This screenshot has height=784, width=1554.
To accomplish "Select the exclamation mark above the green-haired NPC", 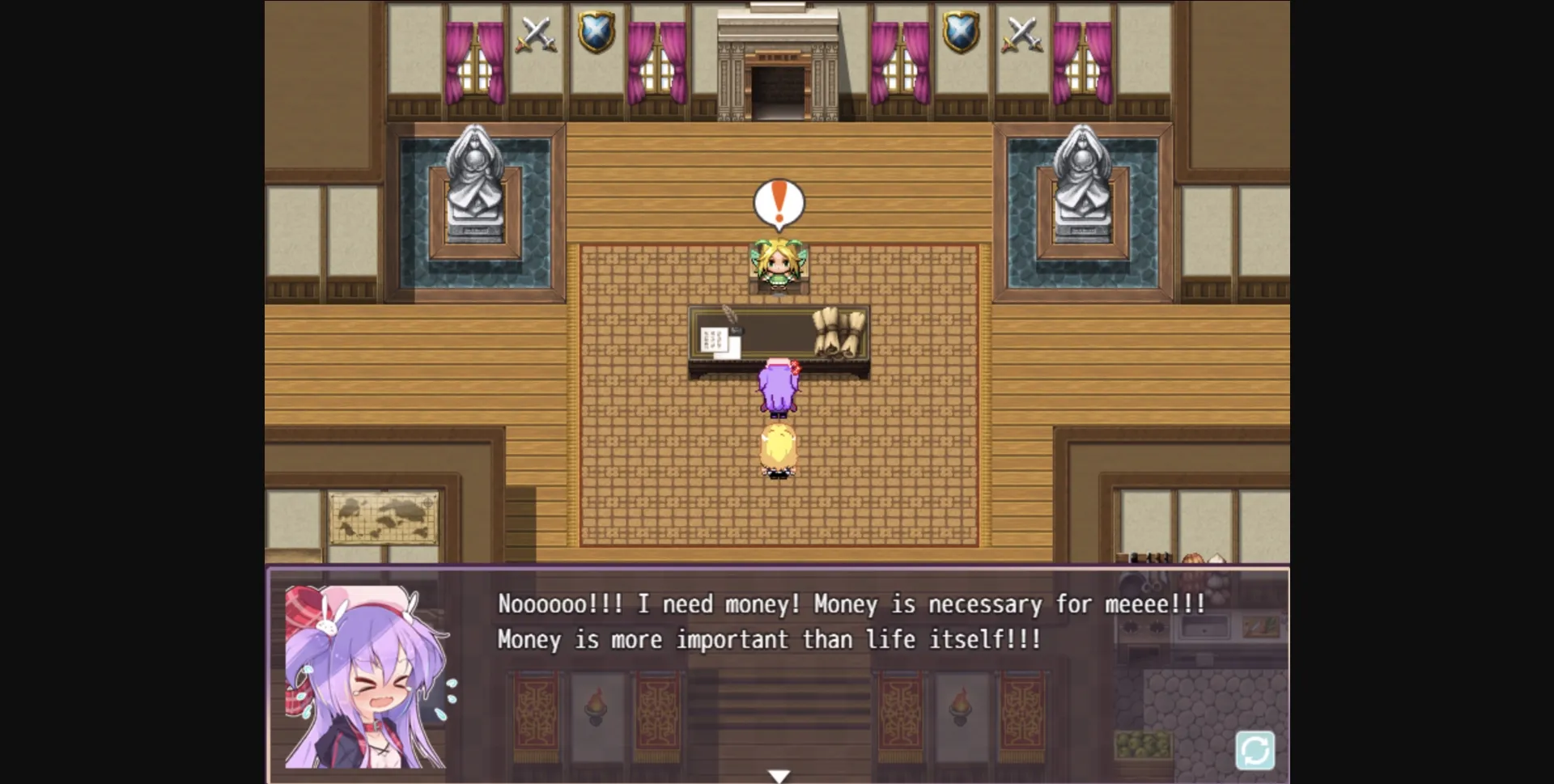I will tap(778, 201).
